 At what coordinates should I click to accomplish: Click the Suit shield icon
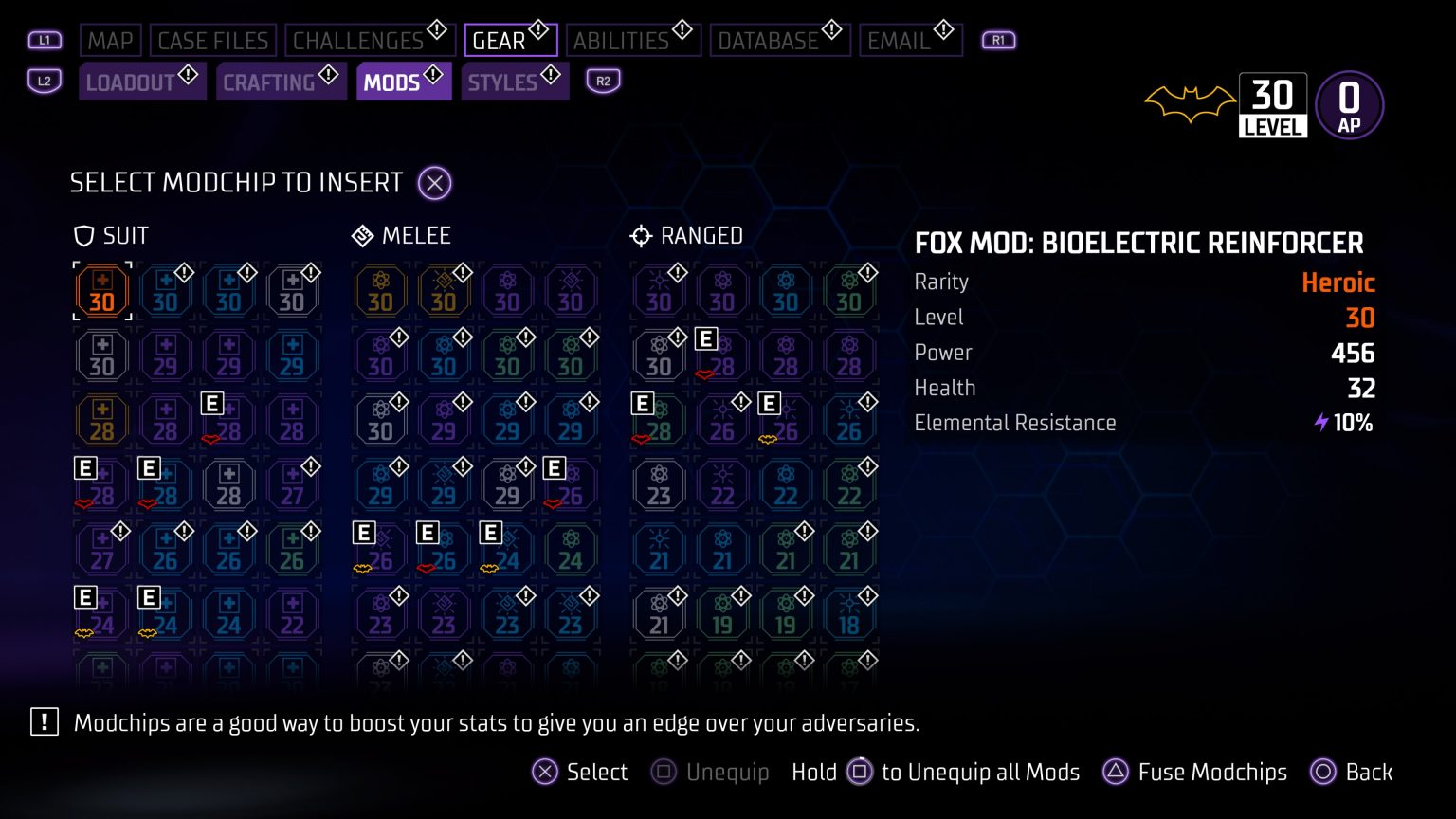pyautogui.click(x=82, y=235)
